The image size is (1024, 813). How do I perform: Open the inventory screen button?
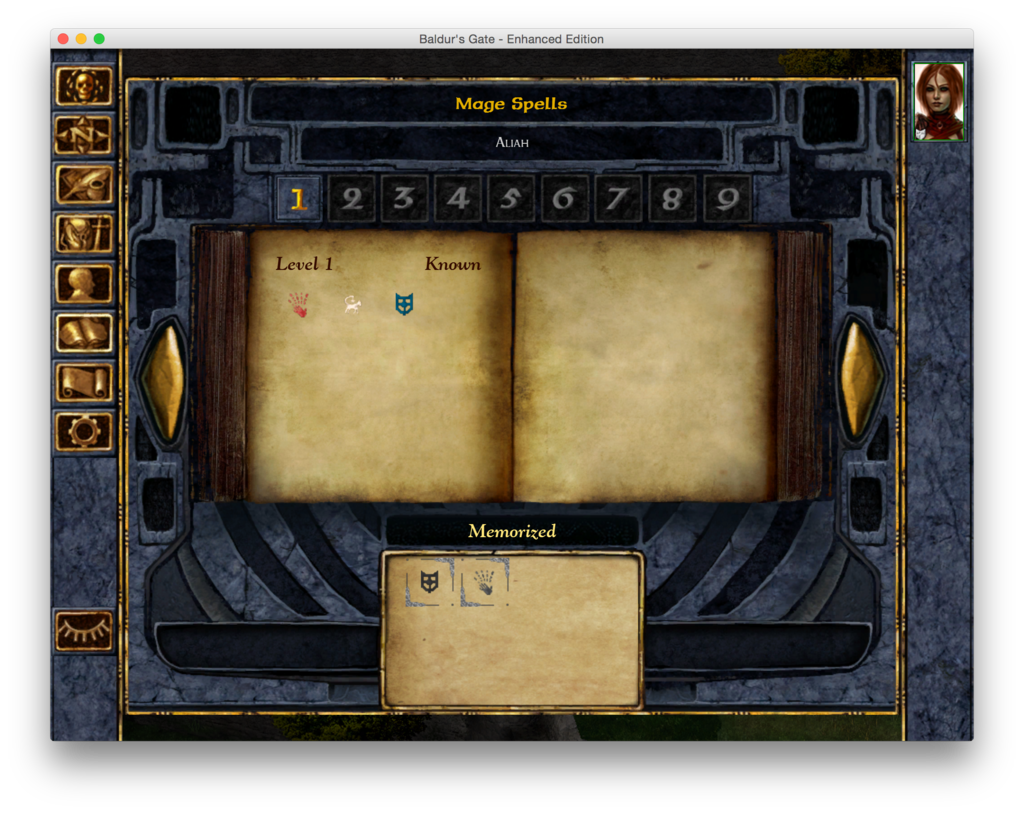click(x=84, y=234)
